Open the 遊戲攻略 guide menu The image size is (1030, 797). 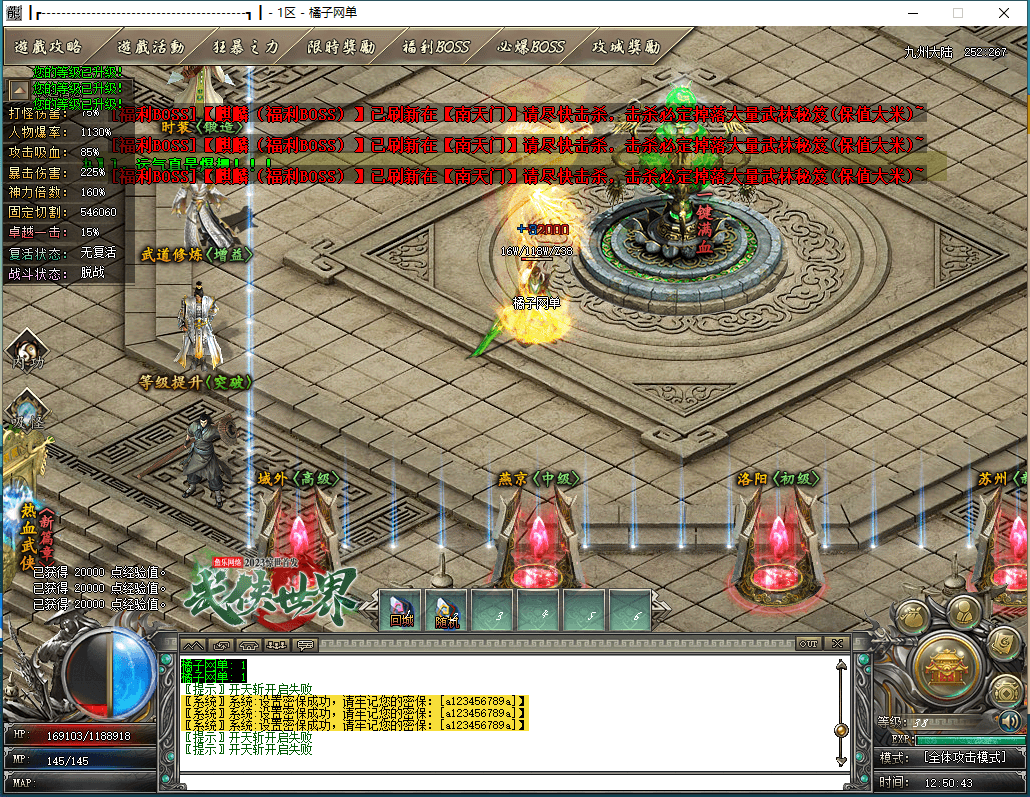(49, 47)
